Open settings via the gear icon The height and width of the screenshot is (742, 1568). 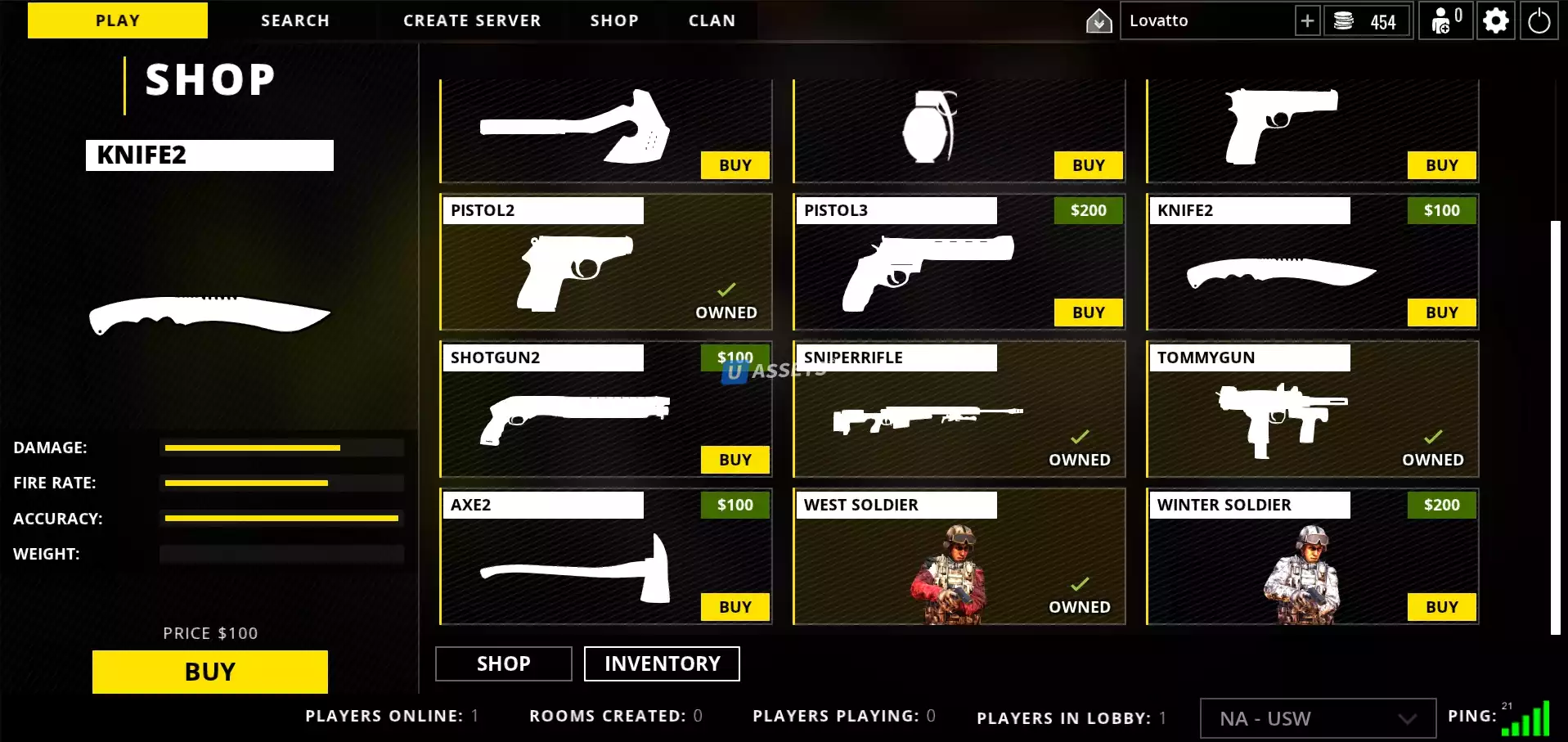click(x=1495, y=21)
